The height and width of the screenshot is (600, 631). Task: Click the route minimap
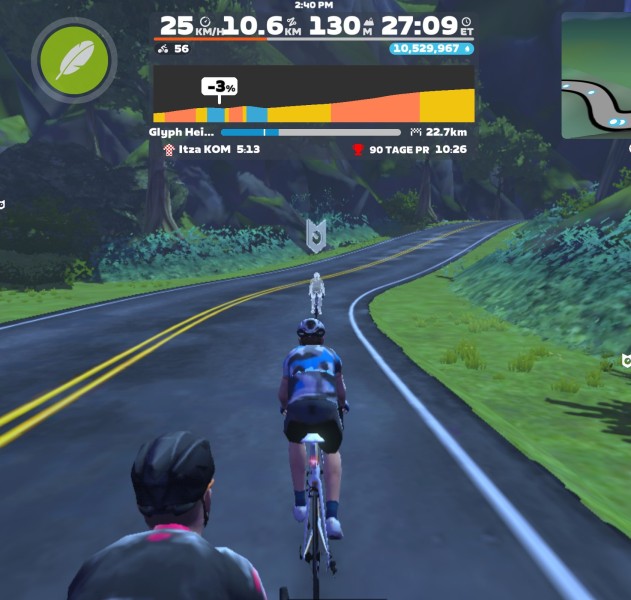(x=596, y=78)
